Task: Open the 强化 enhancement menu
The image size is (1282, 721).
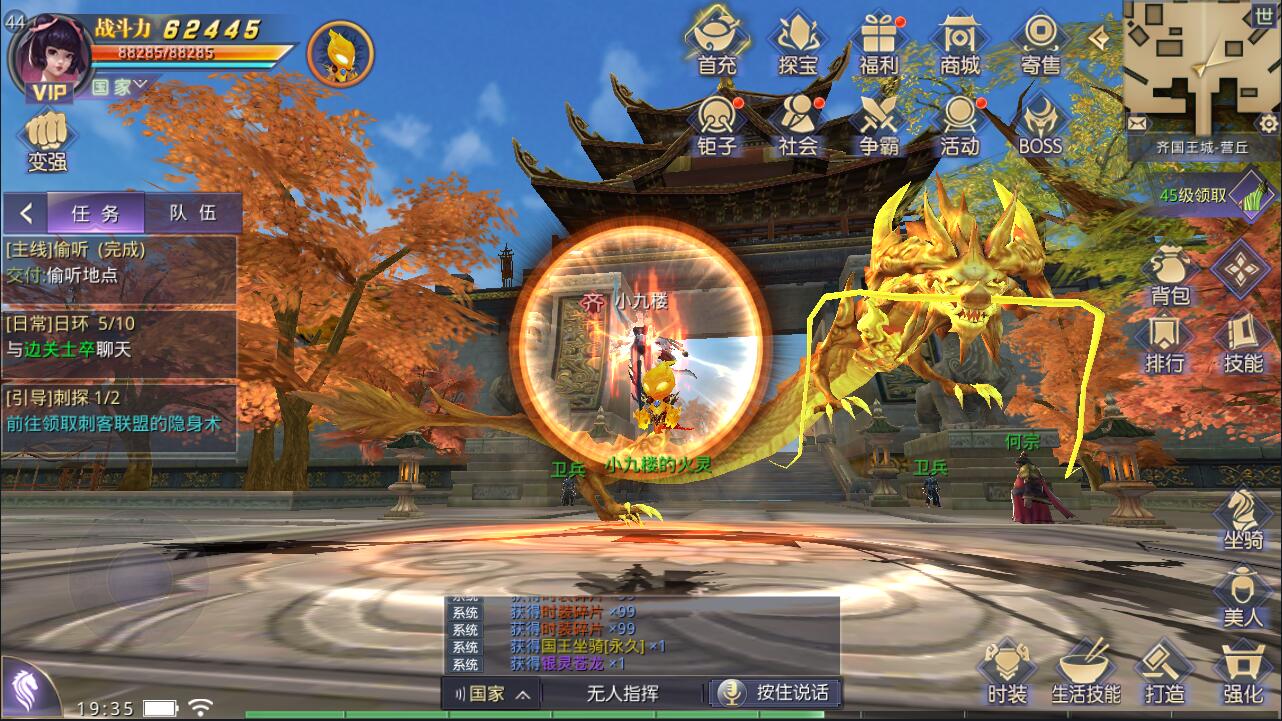Action: click(x=1242, y=672)
